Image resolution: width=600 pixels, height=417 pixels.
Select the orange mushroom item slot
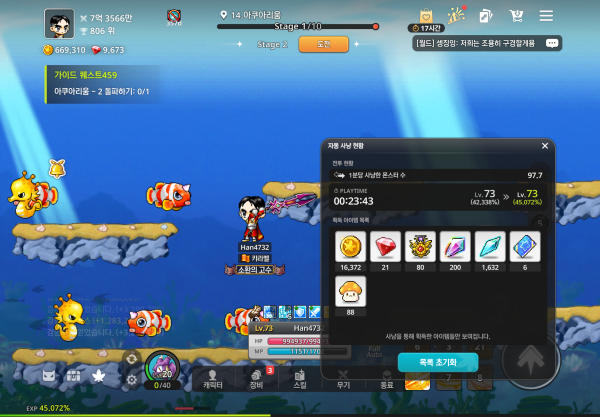[x=350, y=292]
